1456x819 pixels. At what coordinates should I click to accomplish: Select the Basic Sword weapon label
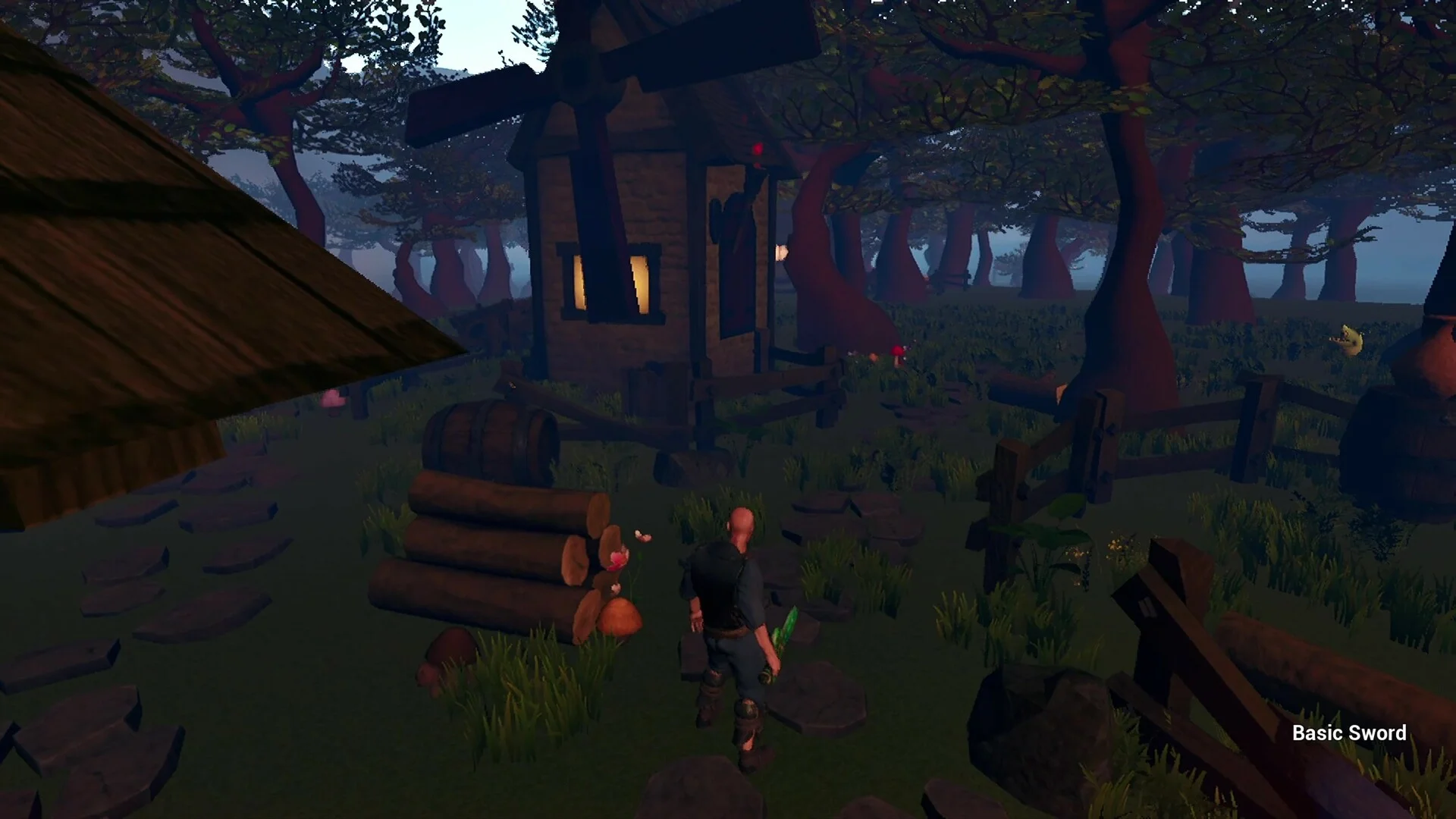pos(1348,733)
